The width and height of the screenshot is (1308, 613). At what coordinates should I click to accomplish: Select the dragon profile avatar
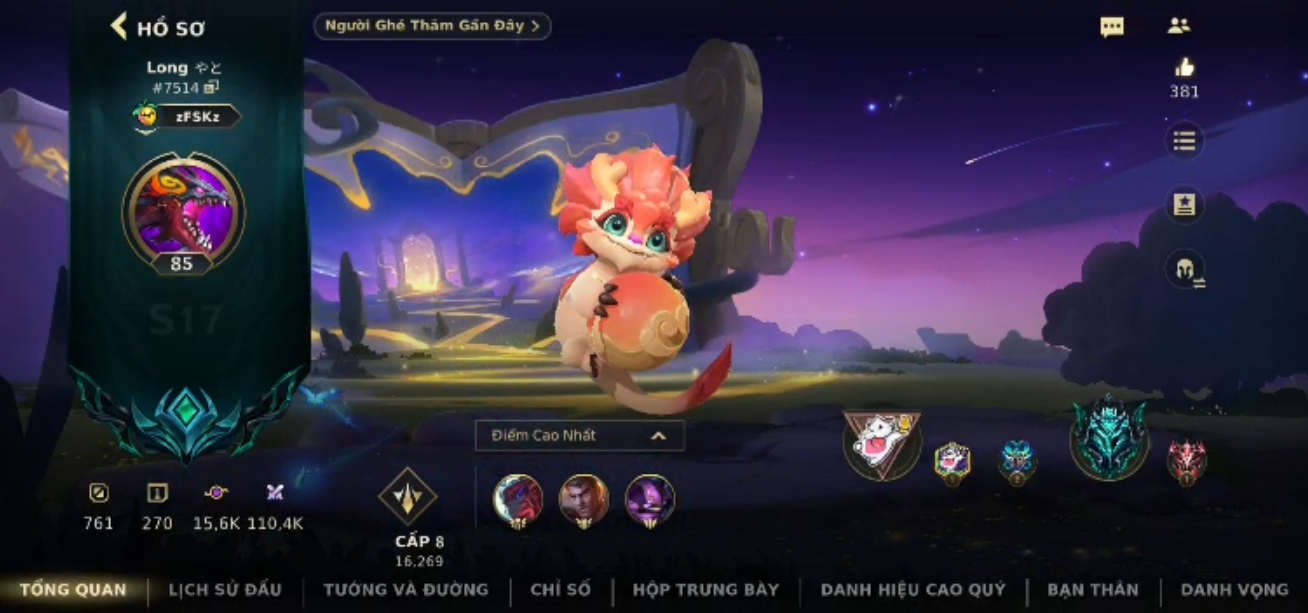[x=183, y=211]
